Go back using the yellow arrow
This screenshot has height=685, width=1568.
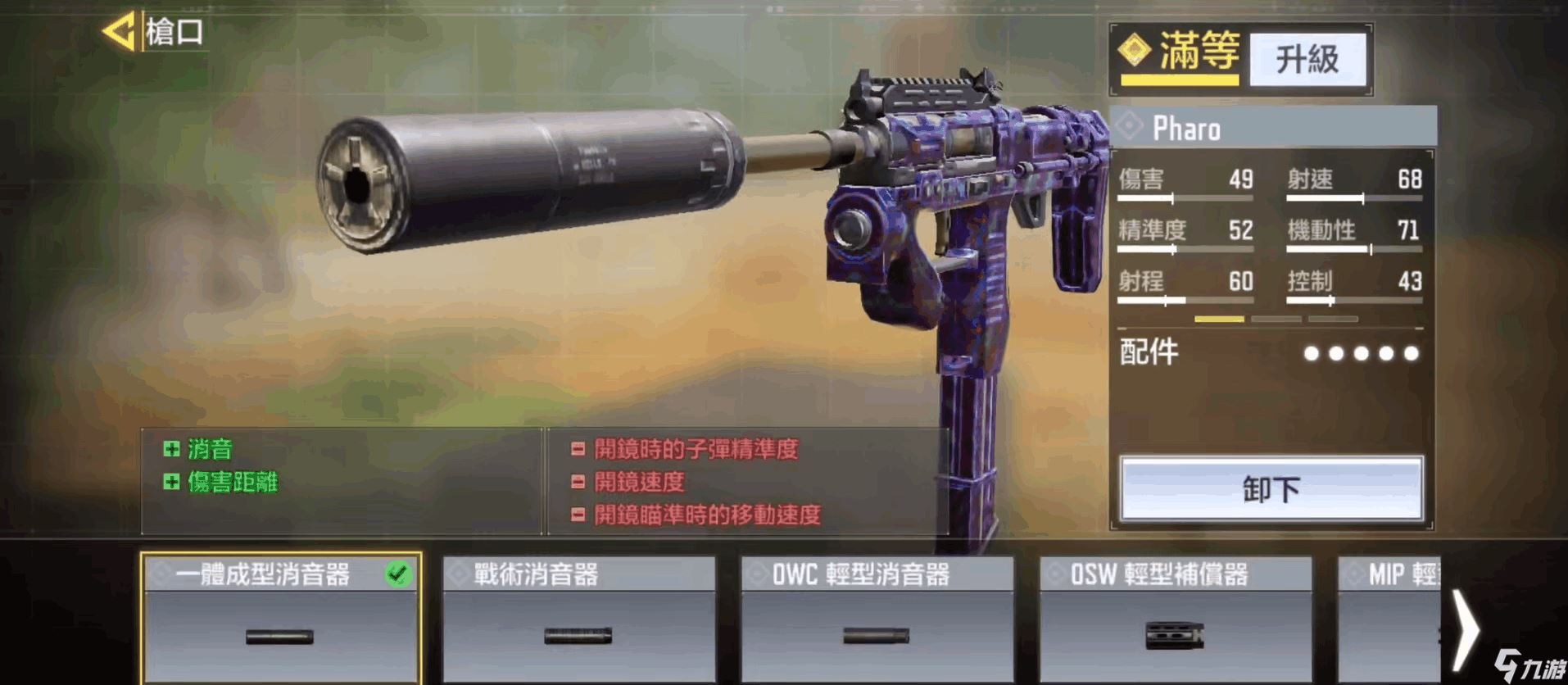pyautogui.click(x=119, y=33)
